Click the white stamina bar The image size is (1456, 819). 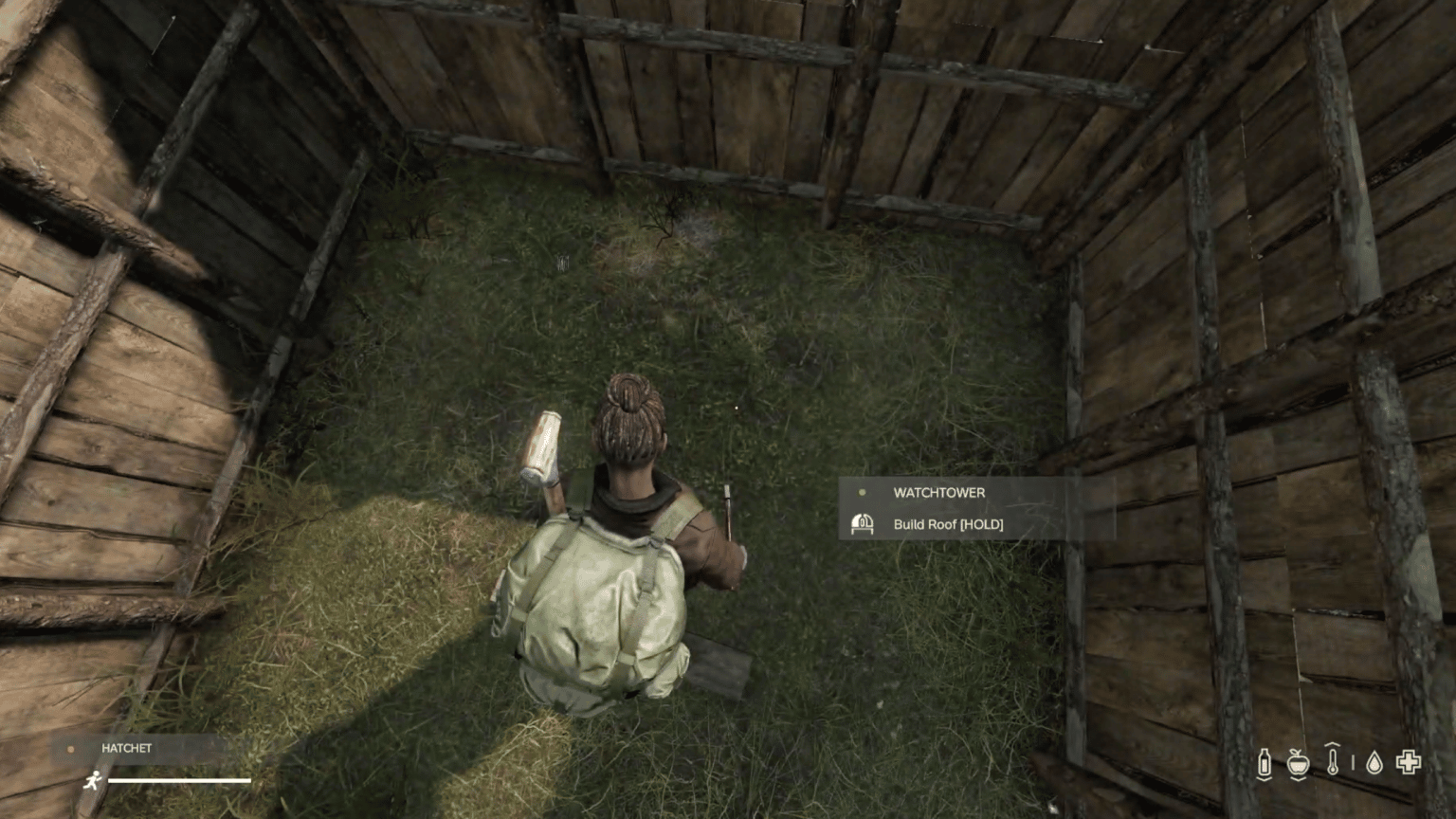pyautogui.click(x=179, y=779)
